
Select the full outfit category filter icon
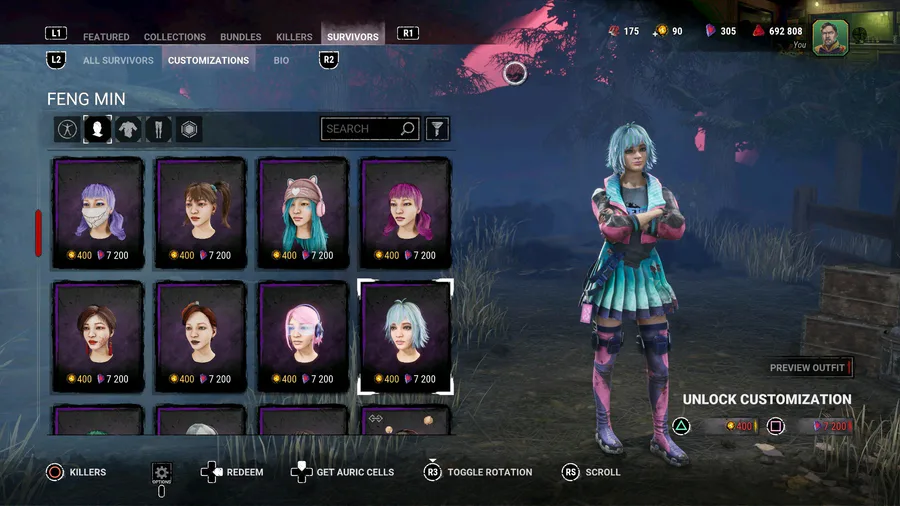(67, 129)
